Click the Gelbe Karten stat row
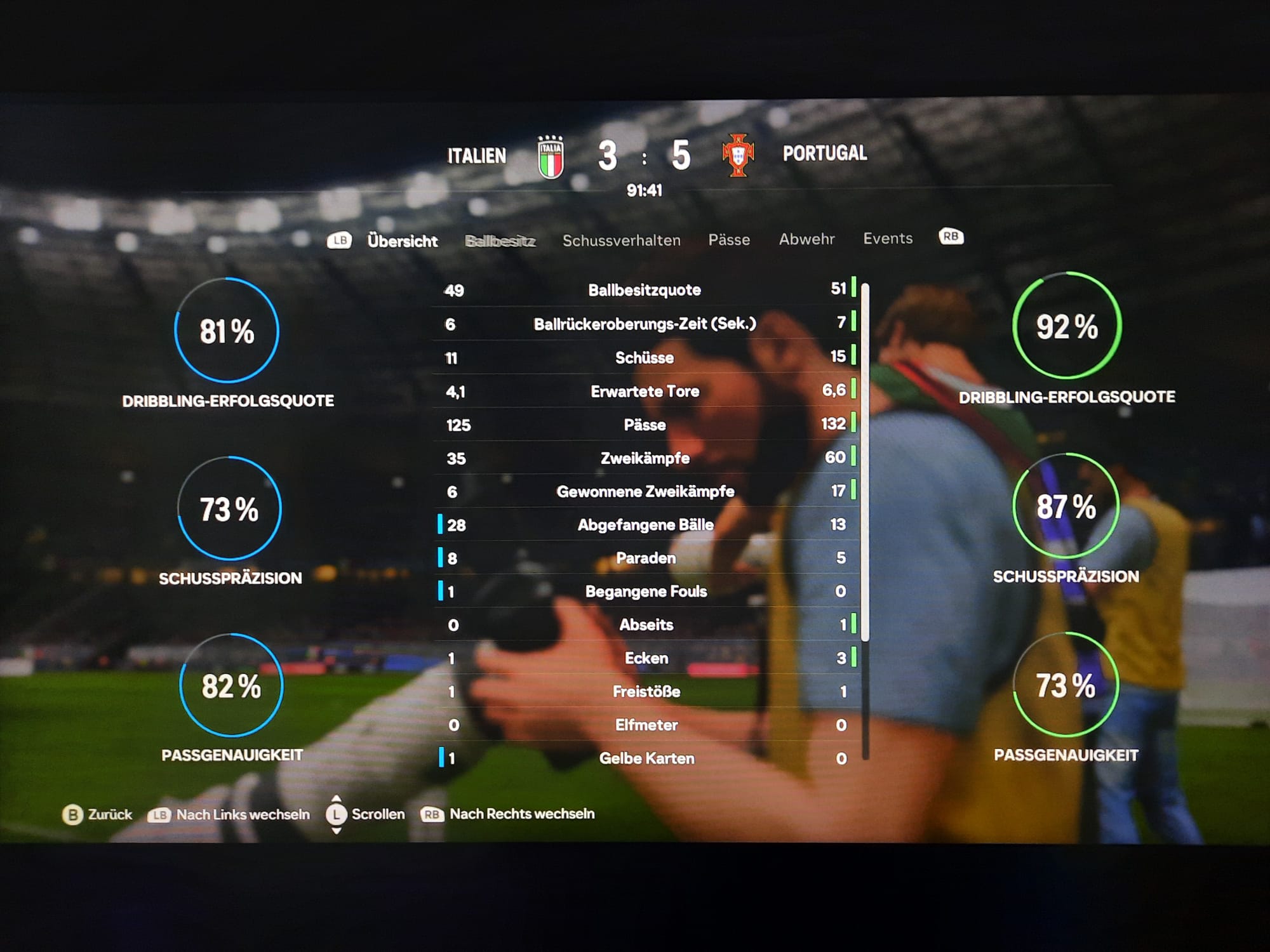 pyautogui.click(x=646, y=758)
